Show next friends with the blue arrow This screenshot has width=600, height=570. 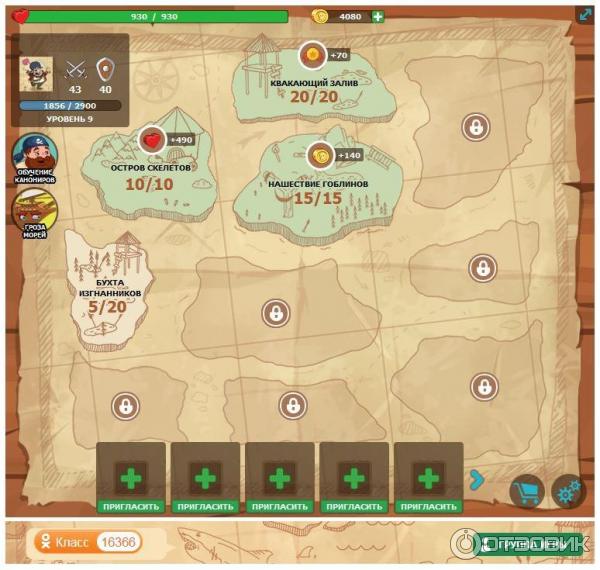[477, 480]
